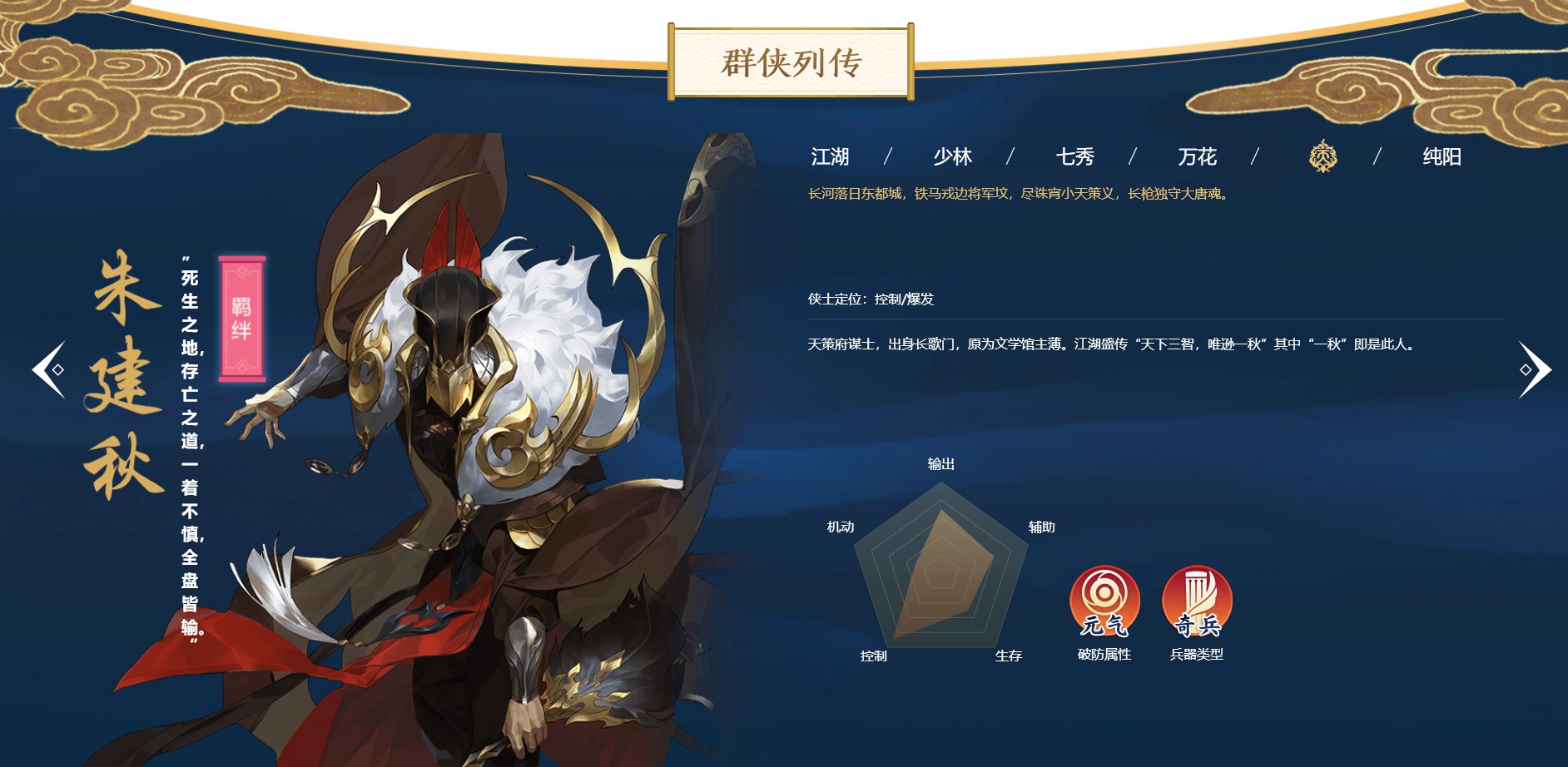Click the 七秀 navigation link

[x=1074, y=156]
